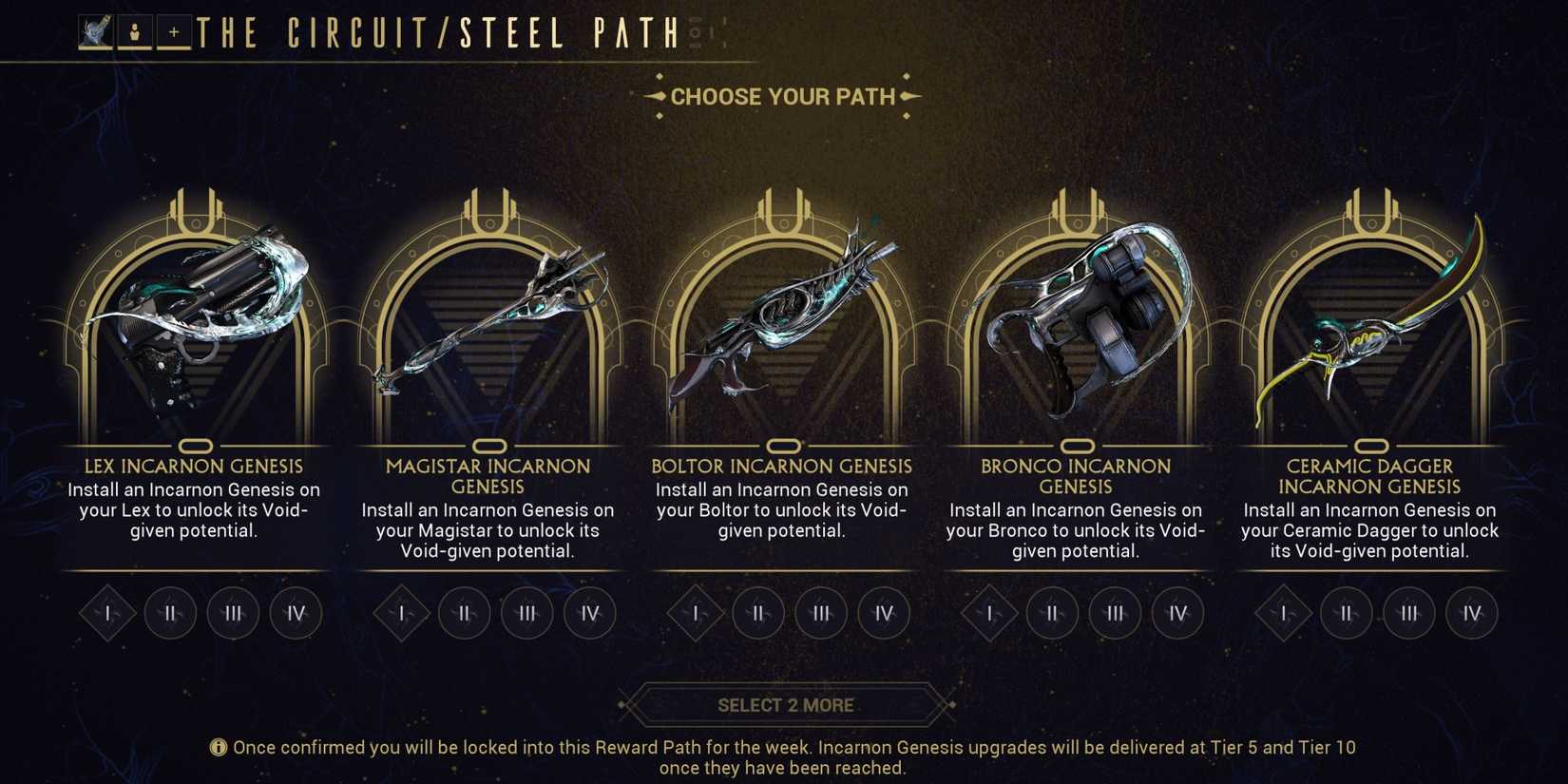The width and height of the screenshot is (1568, 784).
Task: Click the info icon next to the reward notice
Action: click(218, 747)
